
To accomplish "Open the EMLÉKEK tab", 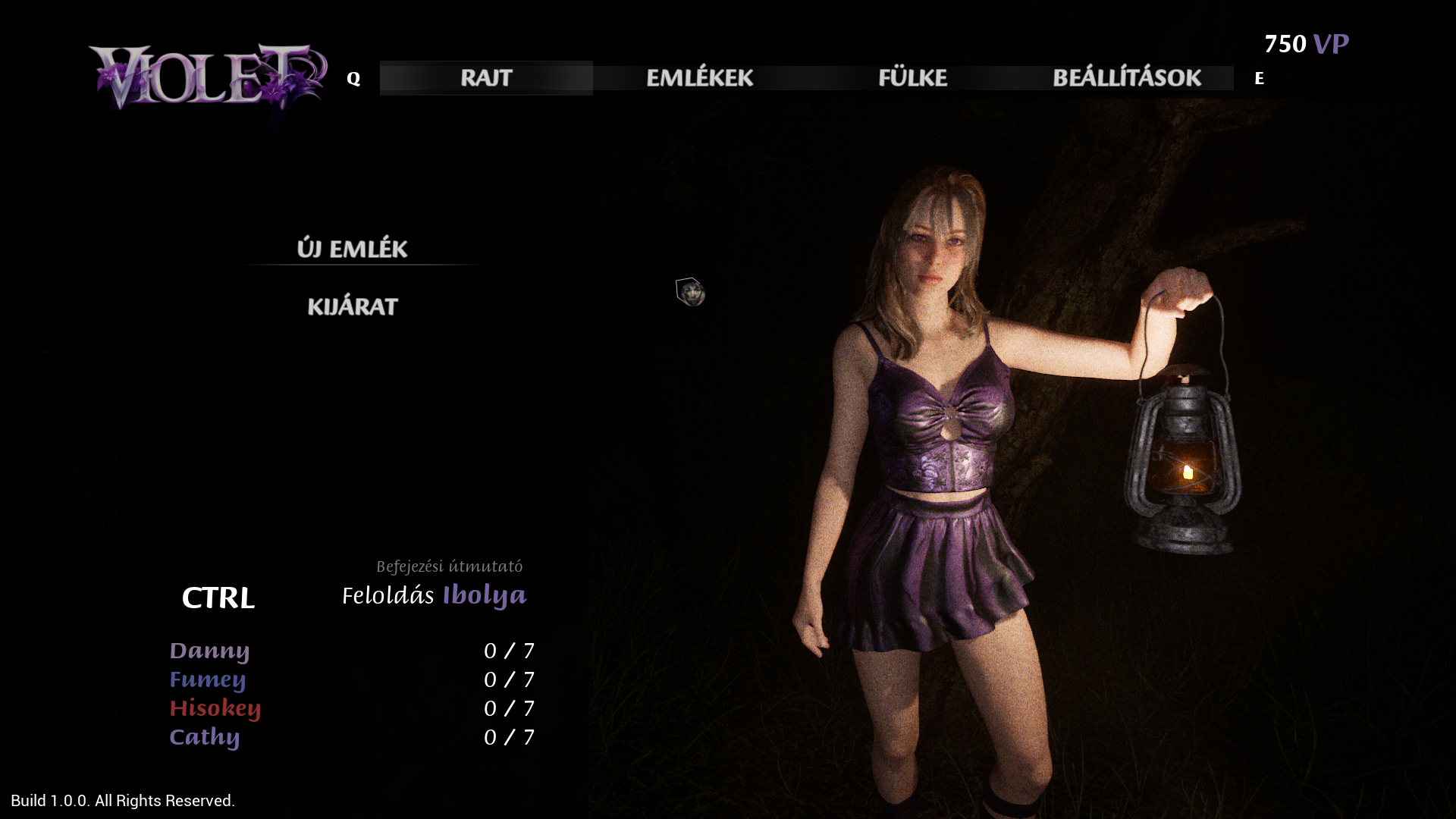I will (699, 78).
